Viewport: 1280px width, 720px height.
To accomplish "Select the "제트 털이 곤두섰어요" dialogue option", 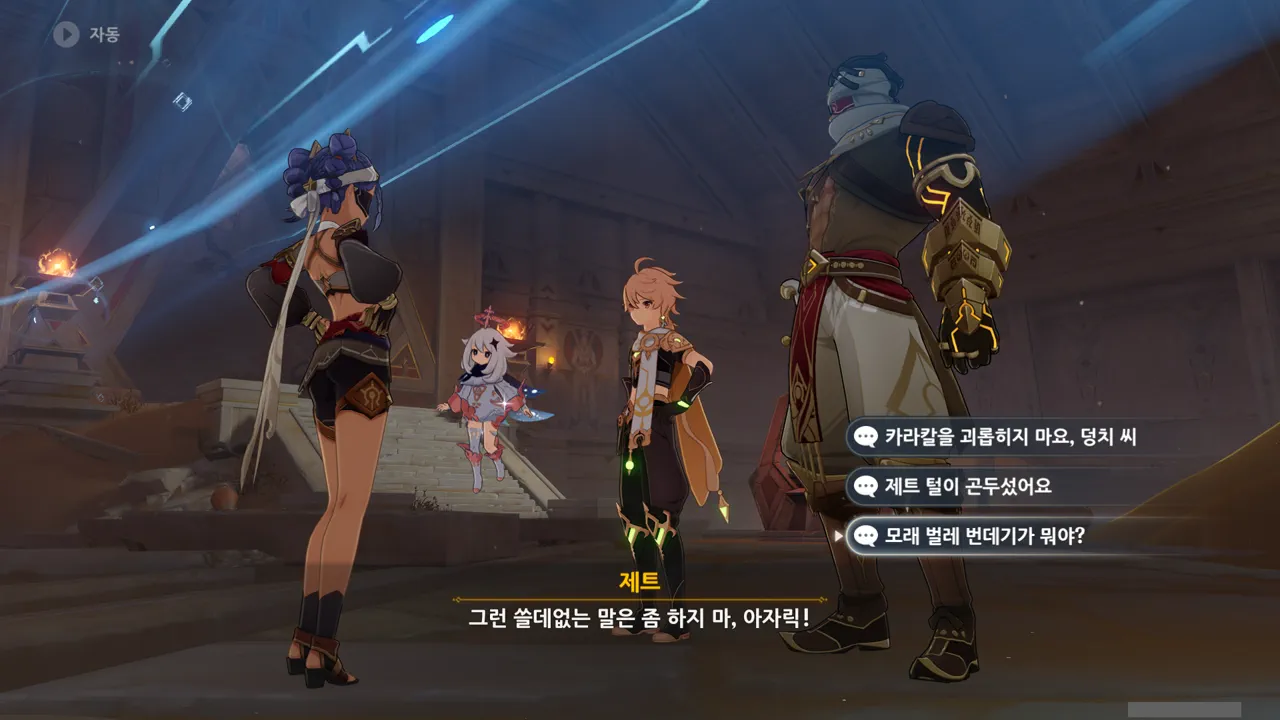I will click(968, 487).
